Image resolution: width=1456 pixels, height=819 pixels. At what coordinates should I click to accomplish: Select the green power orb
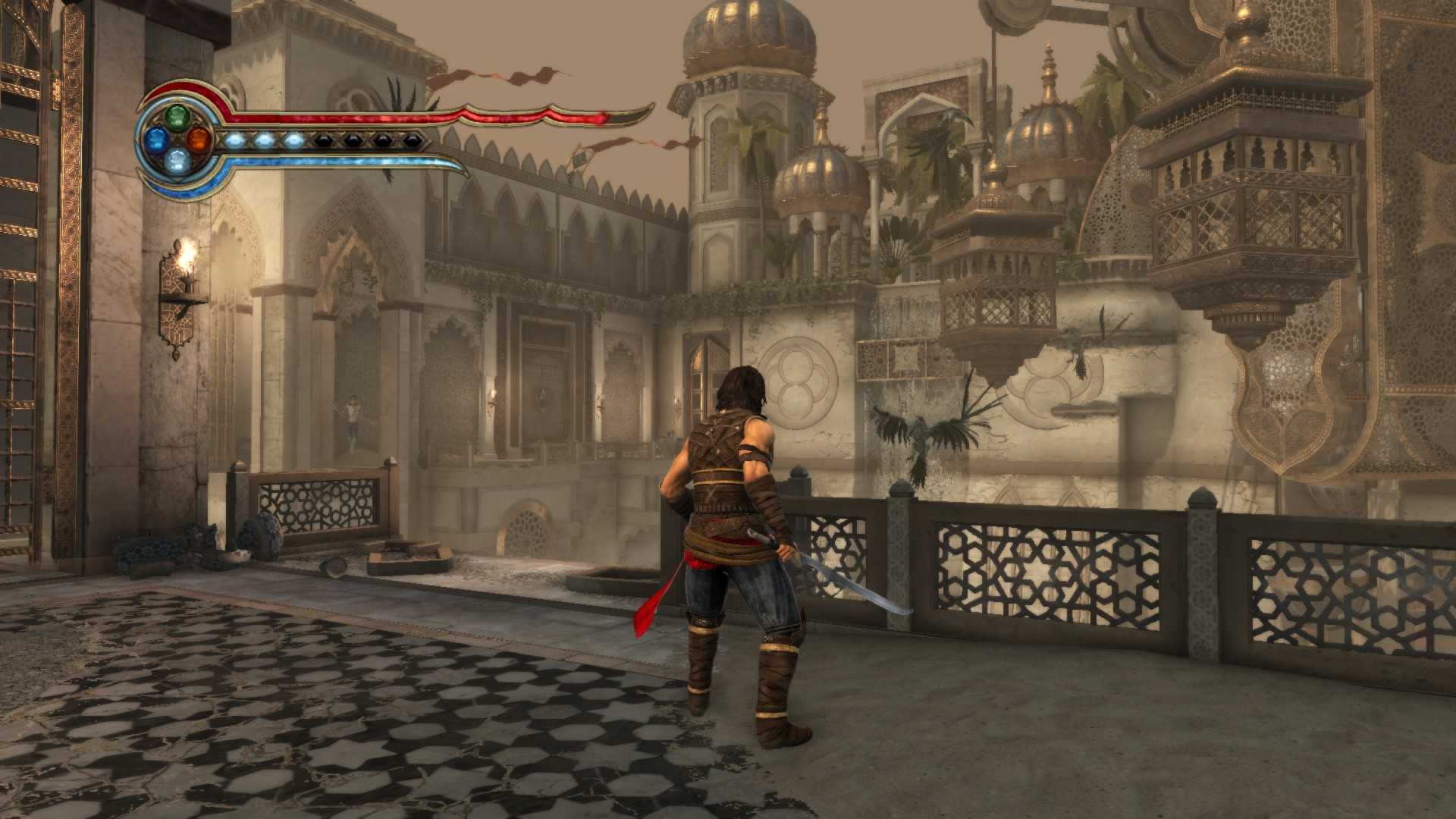pos(177,117)
